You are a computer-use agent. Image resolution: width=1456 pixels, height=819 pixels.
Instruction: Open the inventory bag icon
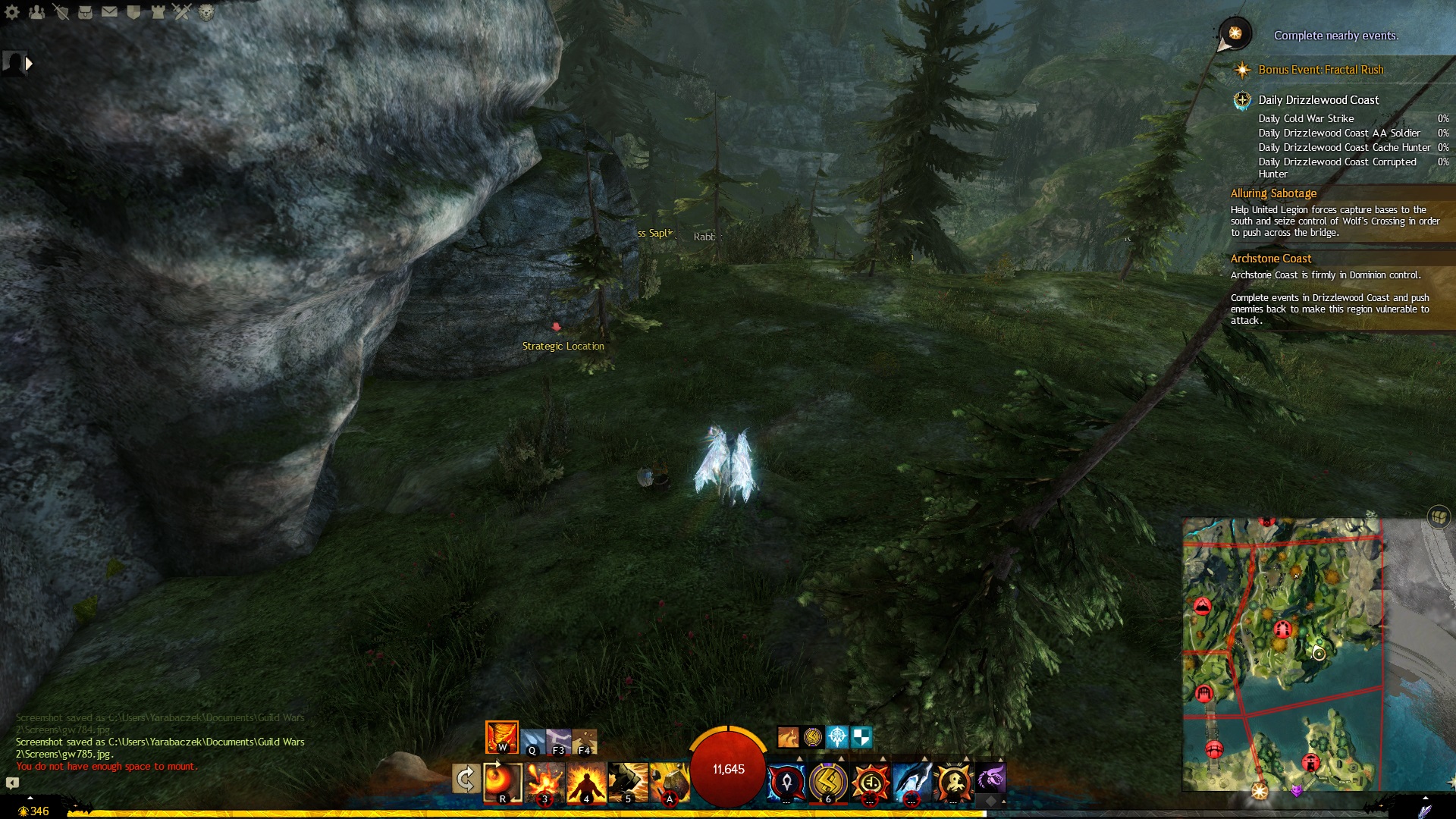(85, 12)
